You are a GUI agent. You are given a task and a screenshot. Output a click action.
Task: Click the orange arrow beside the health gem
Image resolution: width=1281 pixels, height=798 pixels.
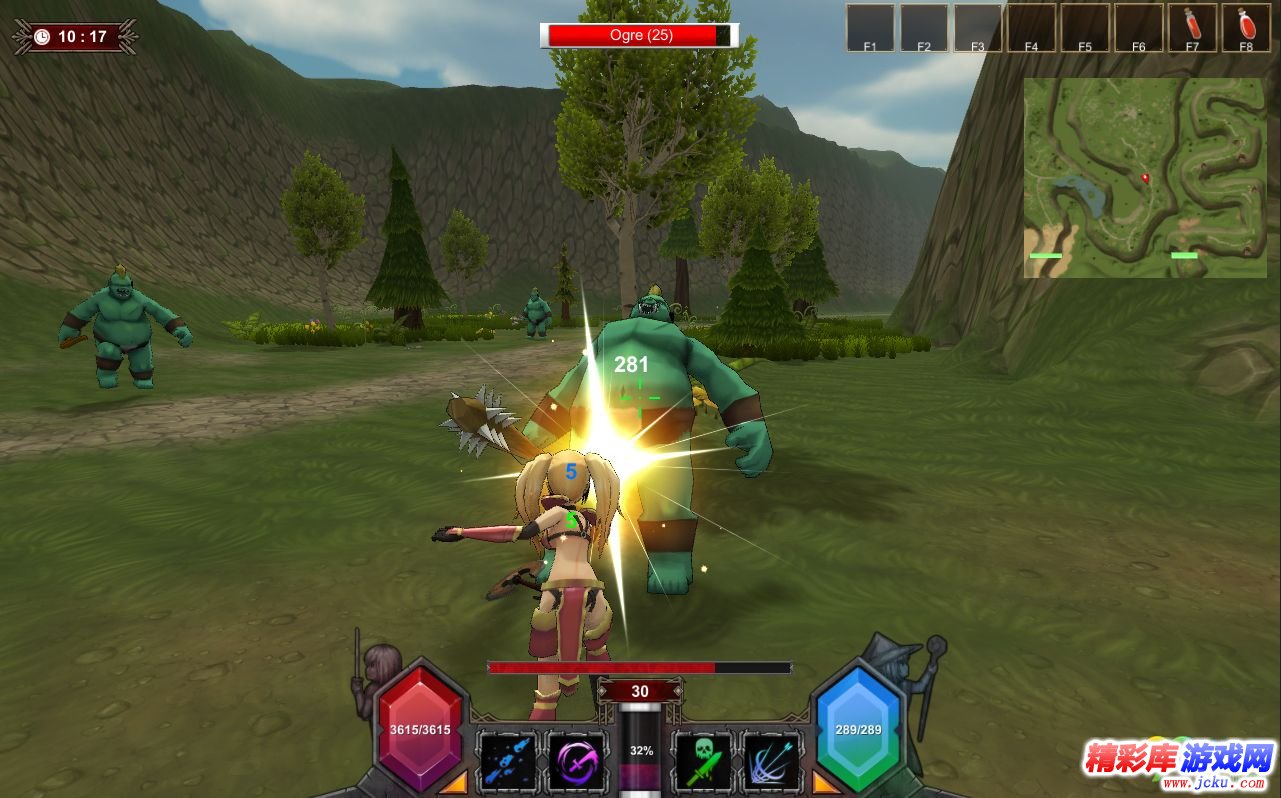(453, 781)
